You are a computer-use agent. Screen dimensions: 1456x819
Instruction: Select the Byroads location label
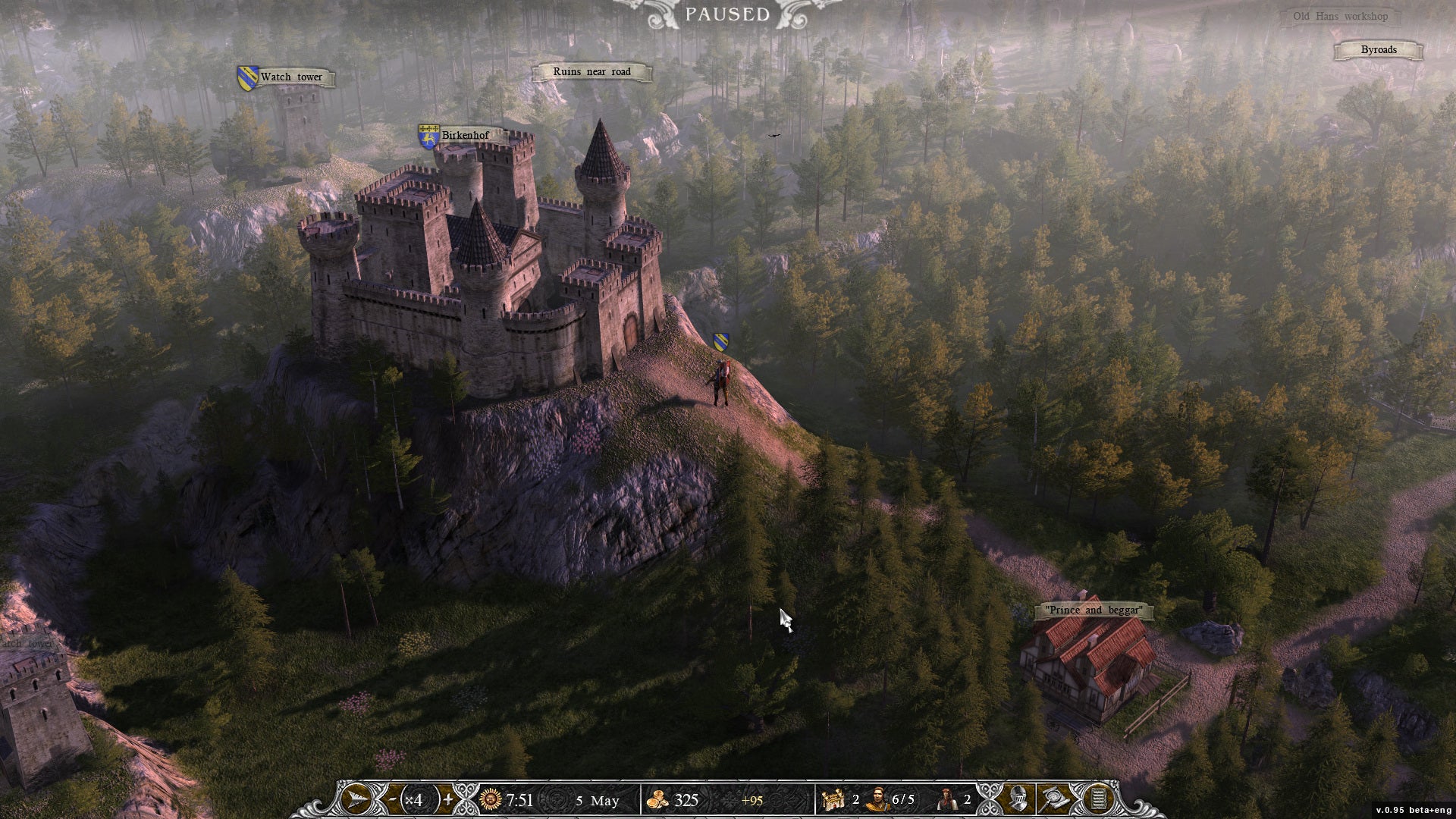pyautogui.click(x=1378, y=50)
